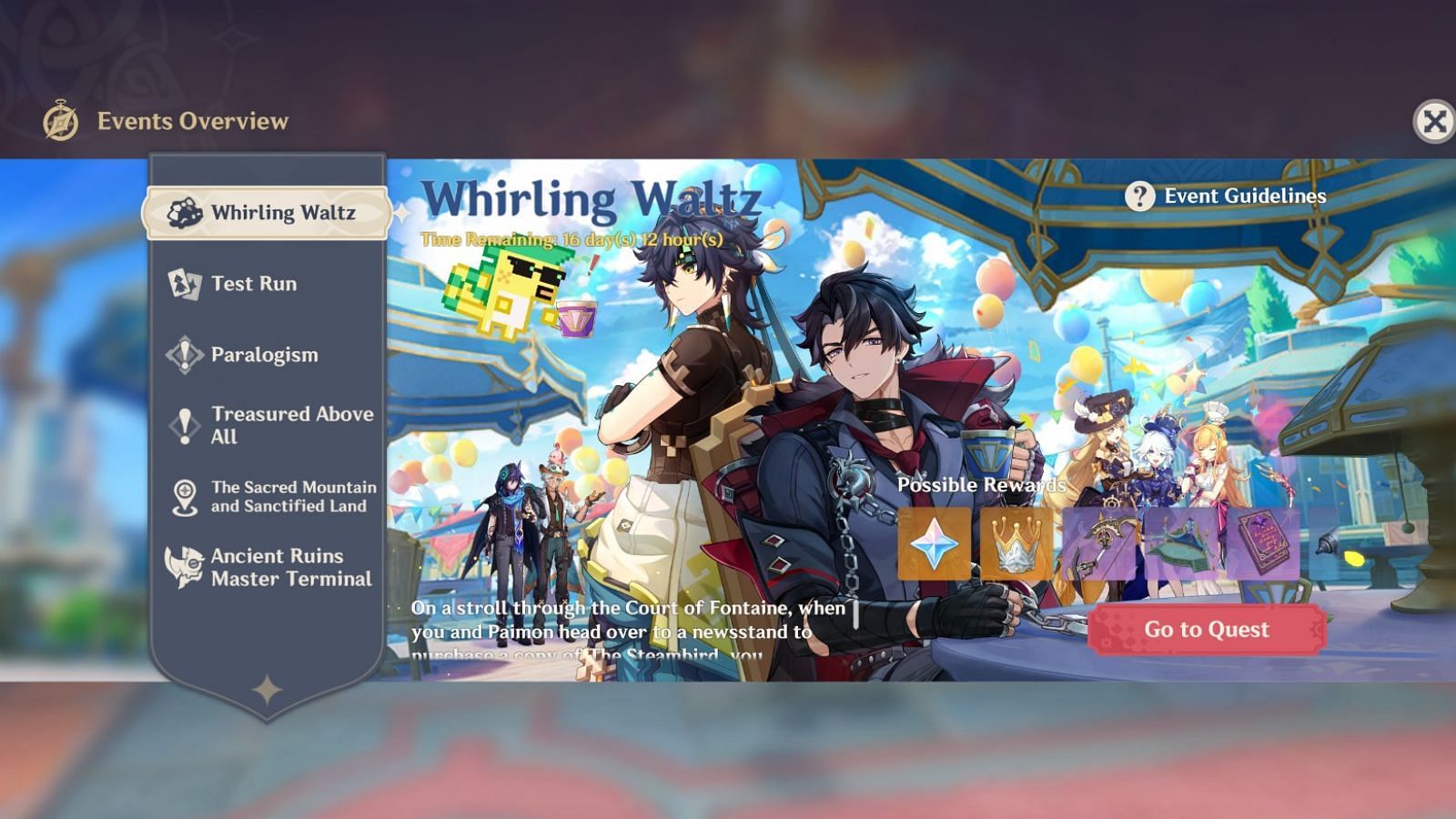Click the Sacred Mountain location pin icon
The image size is (1456, 819).
point(184,496)
